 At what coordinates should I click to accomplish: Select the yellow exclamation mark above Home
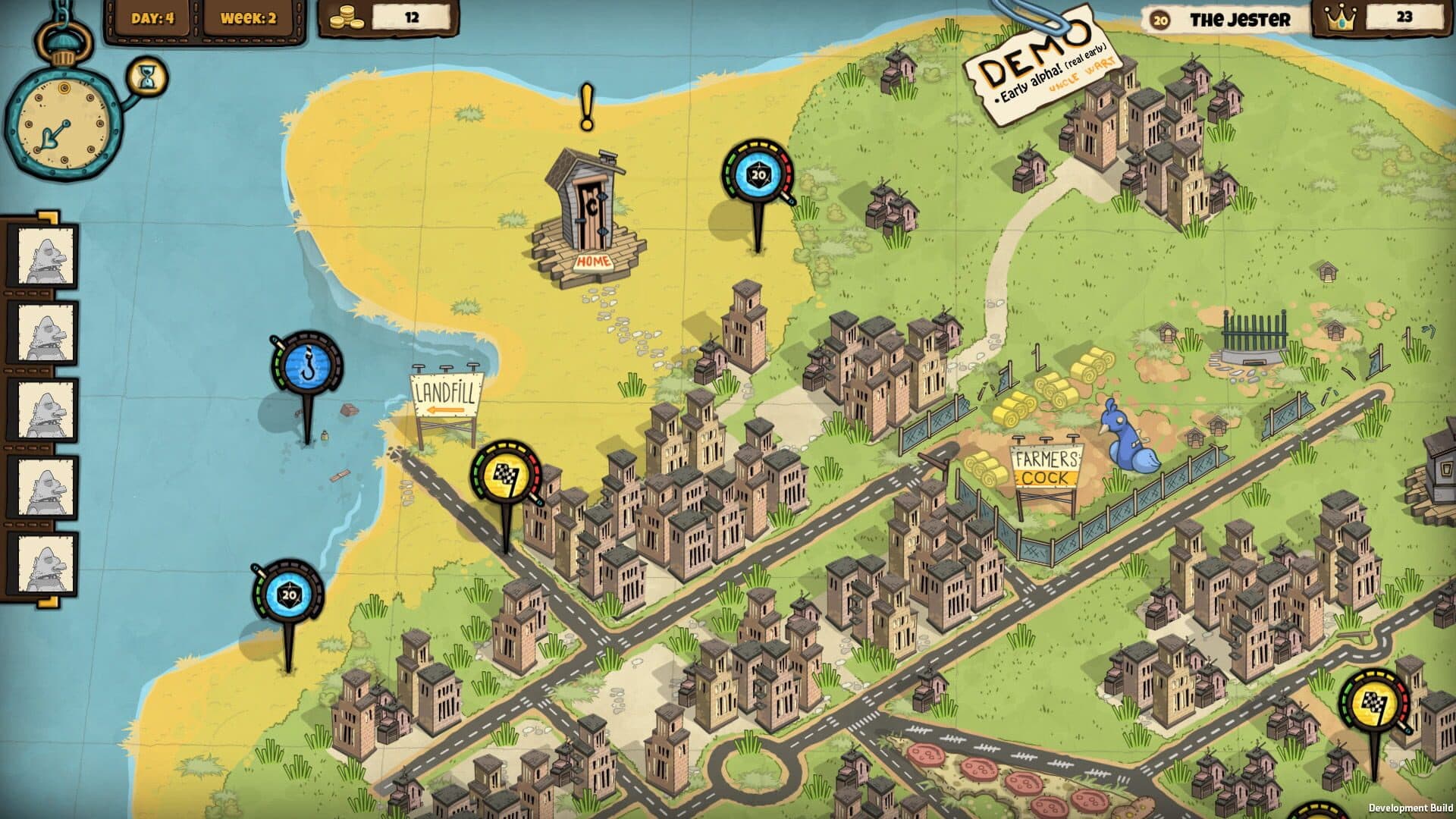click(586, 107)
